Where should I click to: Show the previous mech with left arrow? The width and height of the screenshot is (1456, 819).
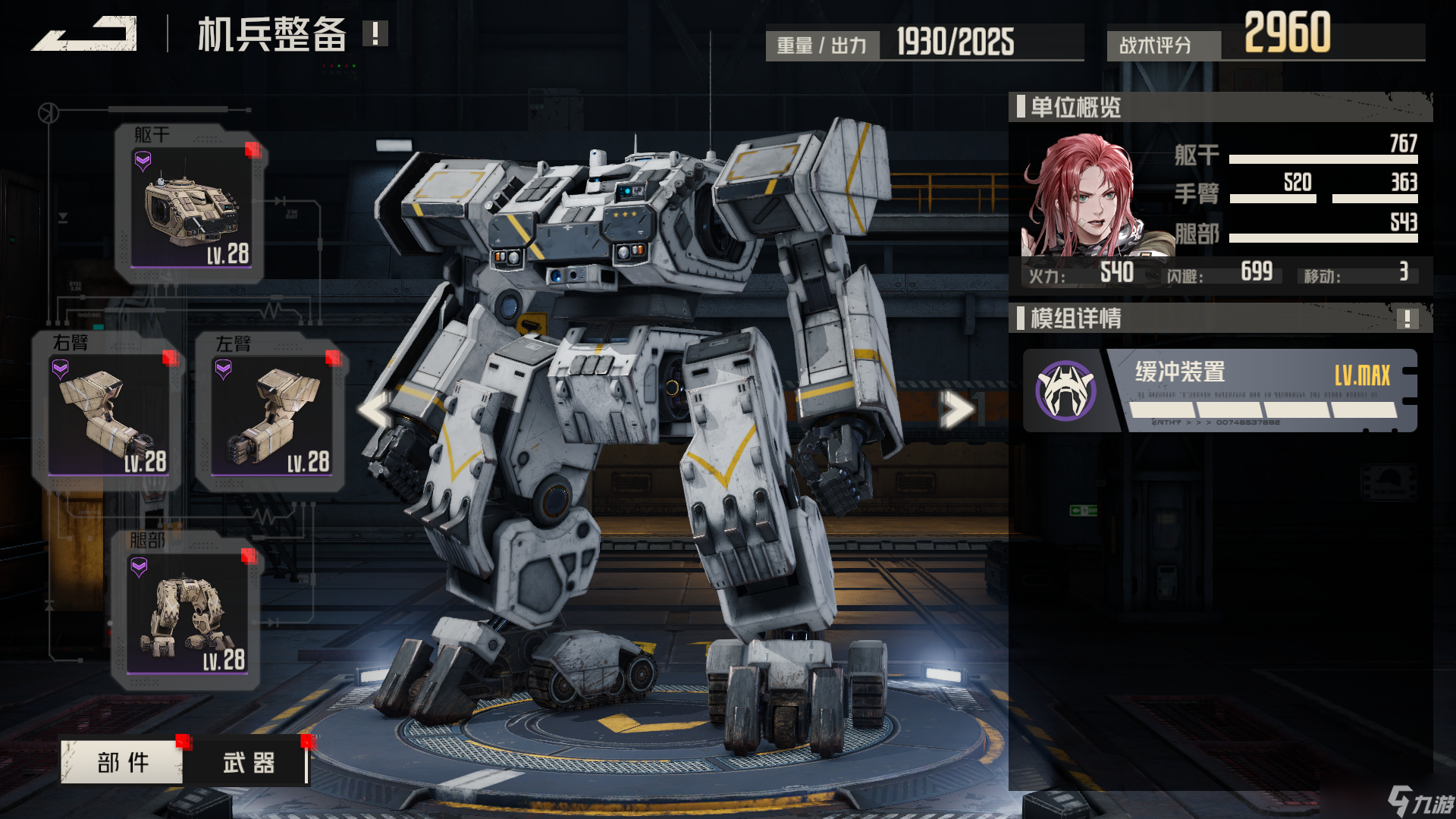pyautogui.click(x=376, y=410)
